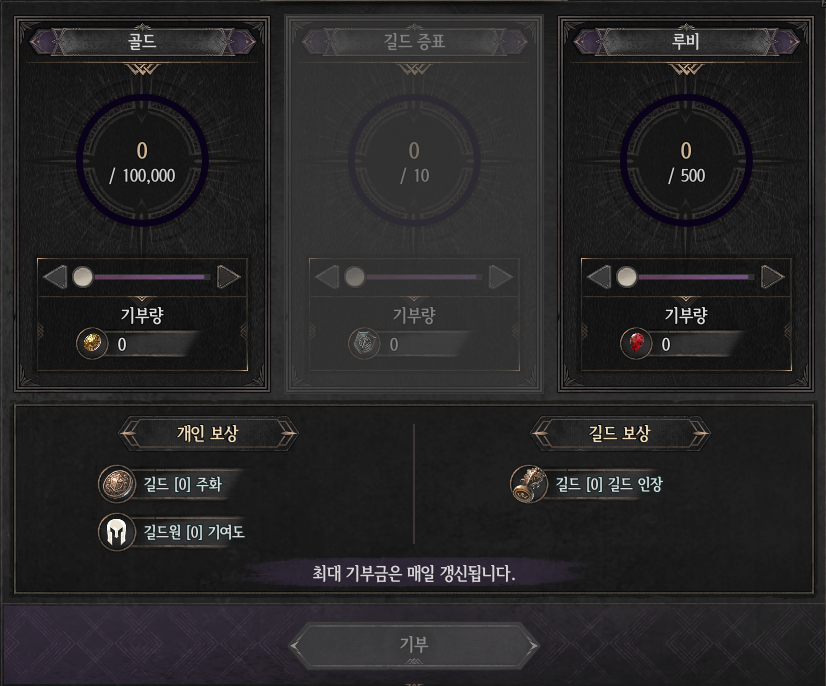
Task: Increase gold donation with right arrow
Action: point(228,276)
